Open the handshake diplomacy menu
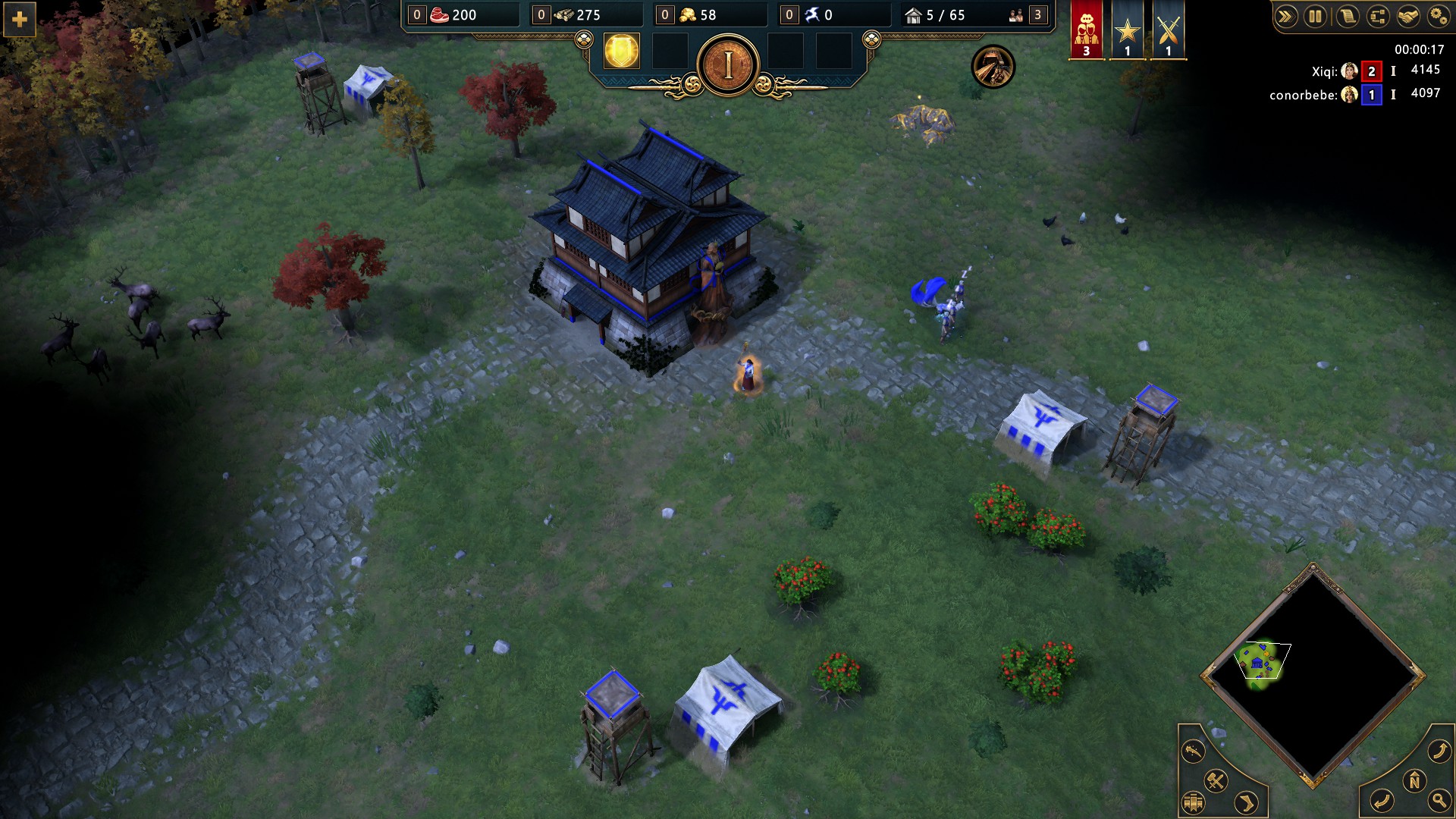The image size is (1456, 819). coord(1408,17)
